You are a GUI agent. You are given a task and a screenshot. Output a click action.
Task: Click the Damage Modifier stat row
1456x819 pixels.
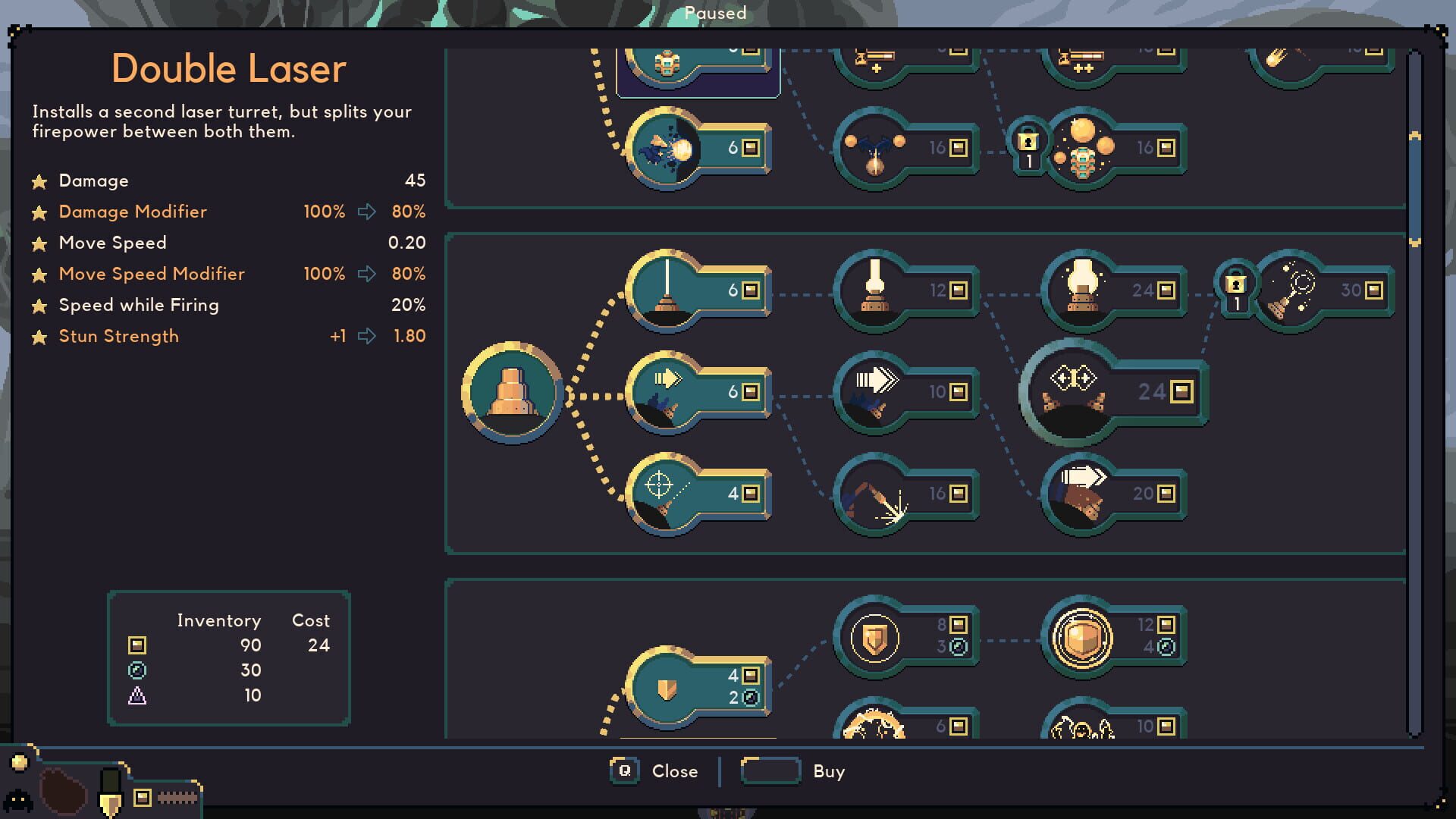click(x=133, y=212)
